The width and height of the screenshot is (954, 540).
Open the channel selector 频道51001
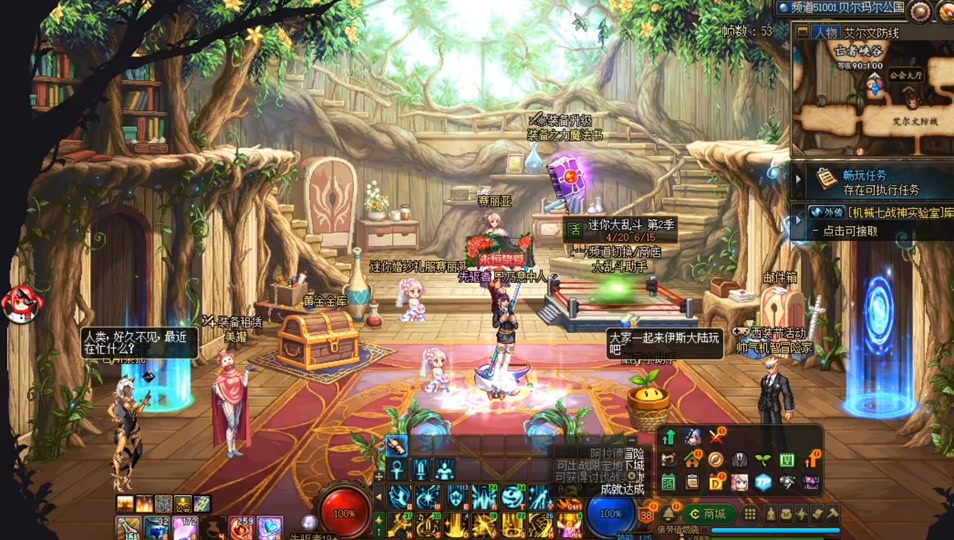[x=842, y=8]
